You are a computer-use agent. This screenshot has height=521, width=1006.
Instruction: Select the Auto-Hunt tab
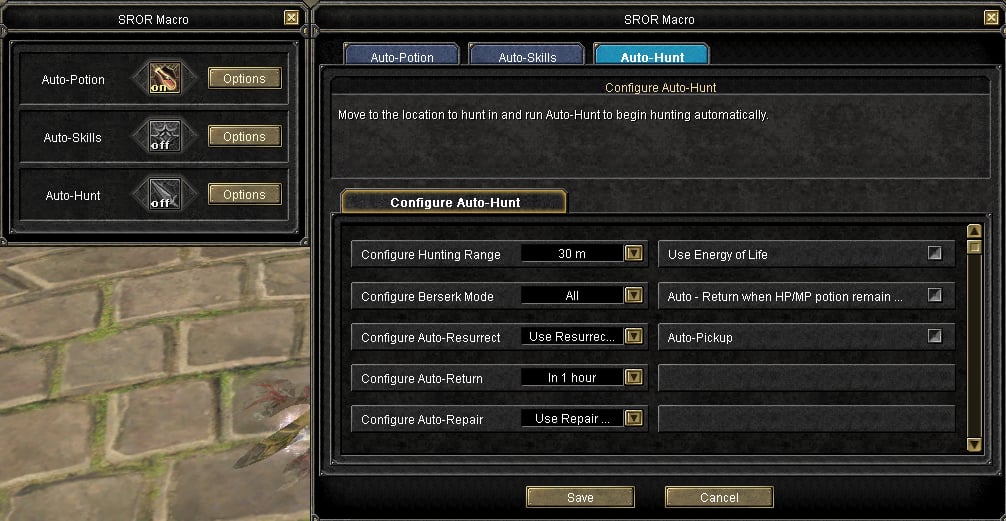tap(651, 57)
